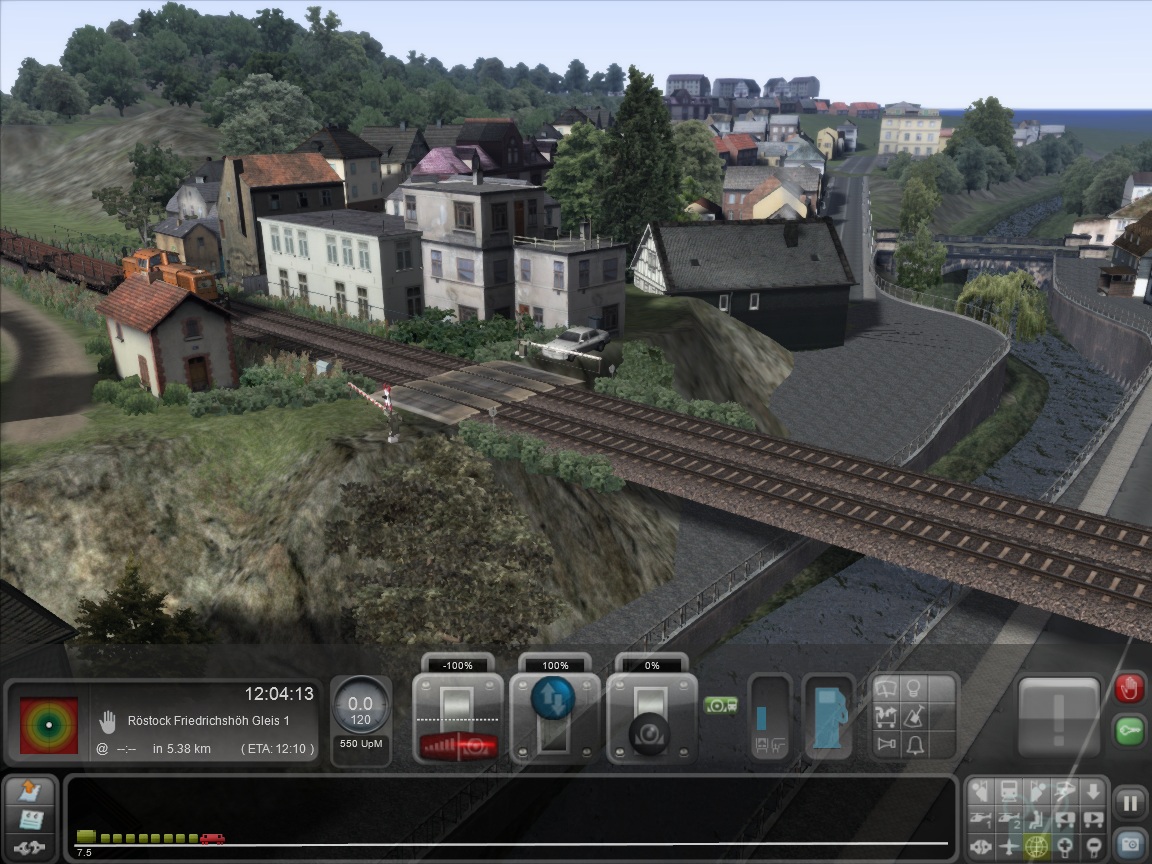Open the cargo load and unload icon
This screenshot has height=864, width=1152.
point(886,716)
